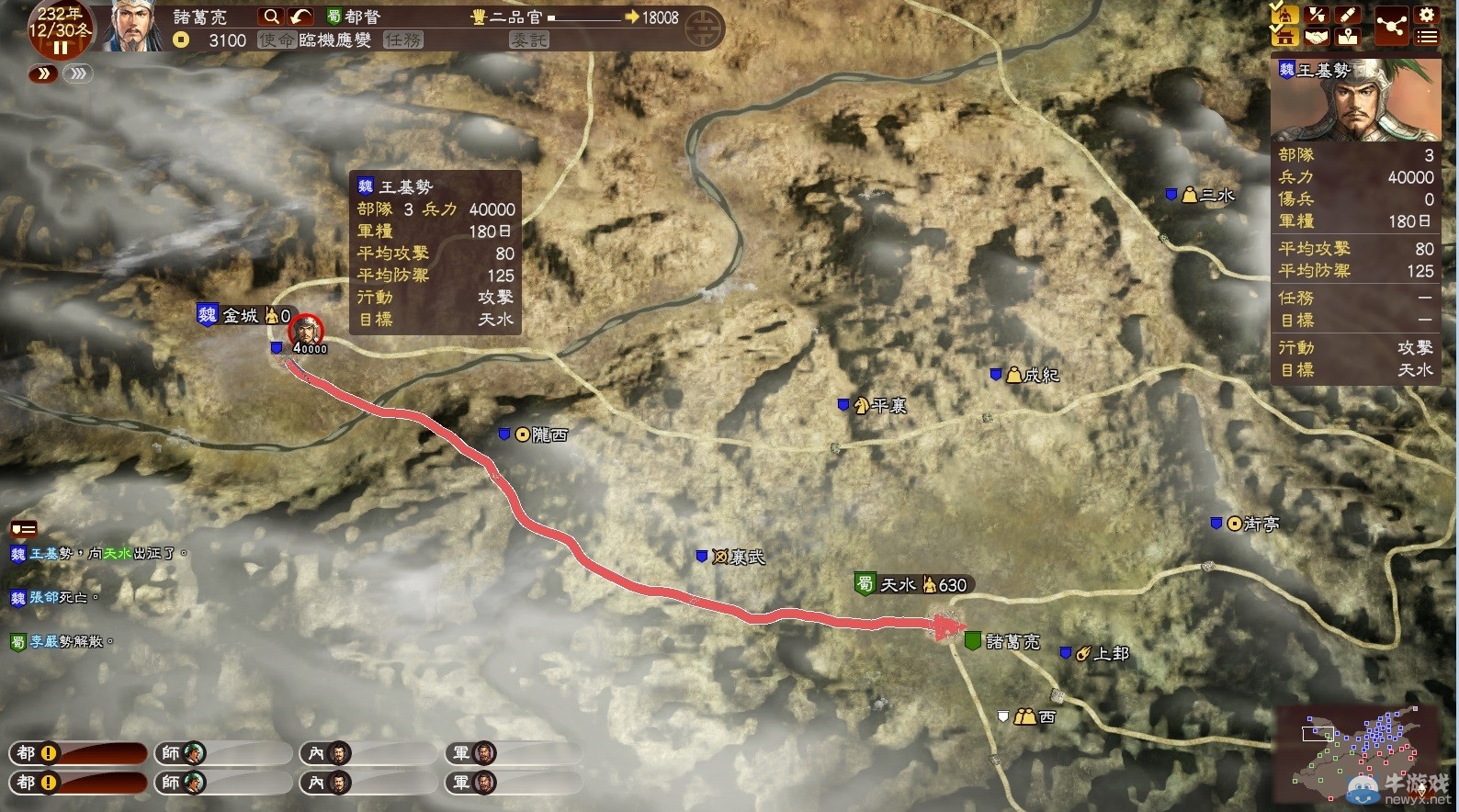Open Zhuge Liang's portrait in top bar
This screenshot has height=812, width=1459.
click(134, 25)
